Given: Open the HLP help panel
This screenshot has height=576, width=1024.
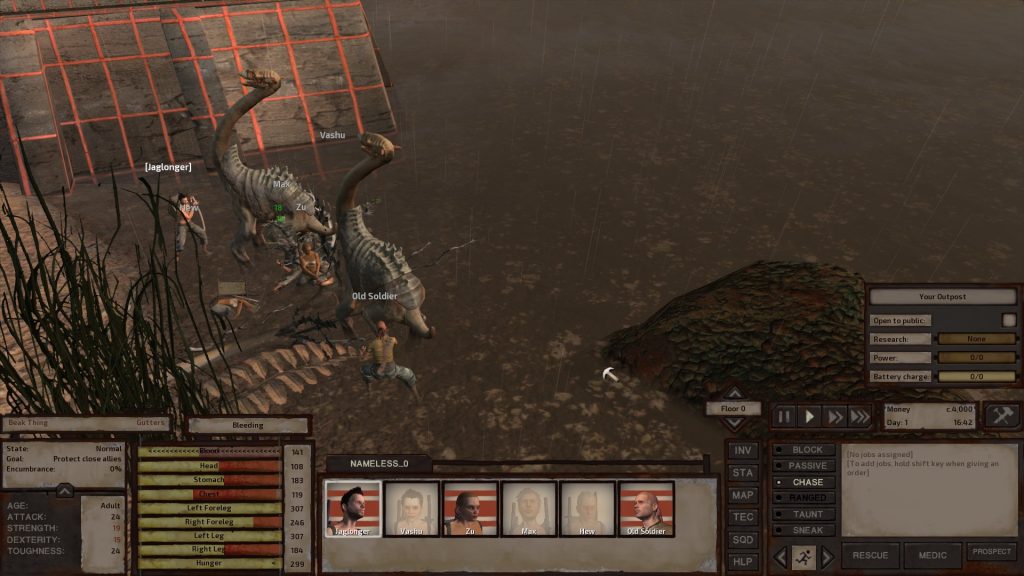Looking at the screenshot, I should tap(742, 561).
